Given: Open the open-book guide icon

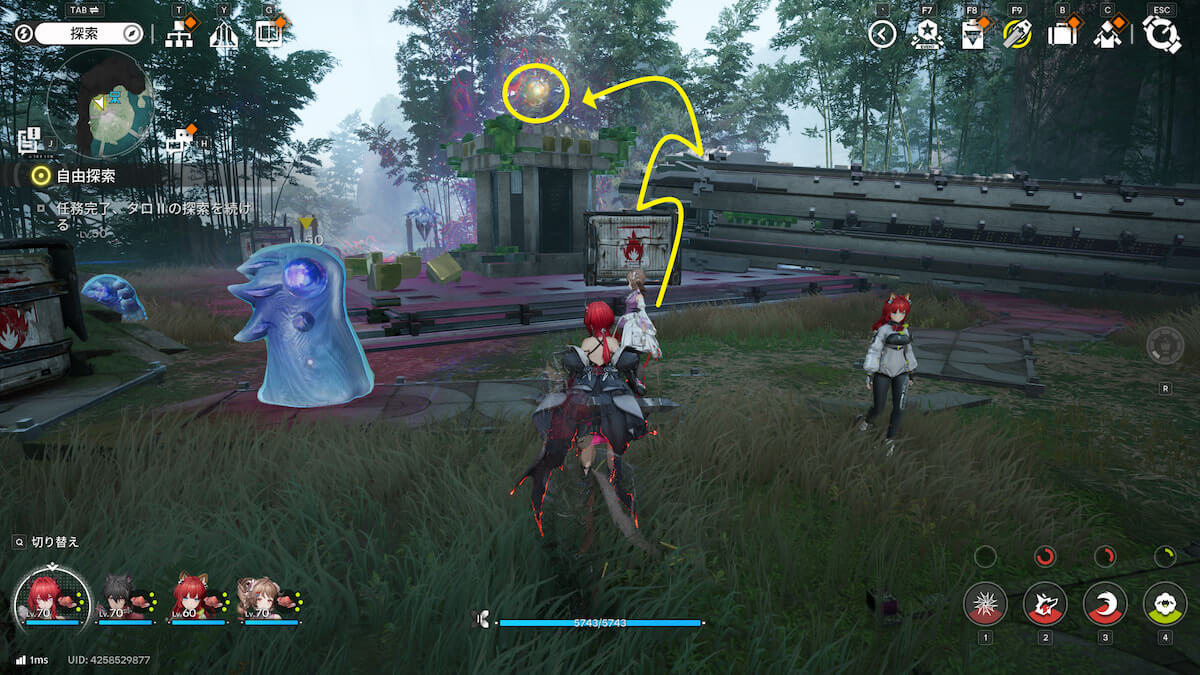Looking at the screenshot, I should tap(268, 34).
